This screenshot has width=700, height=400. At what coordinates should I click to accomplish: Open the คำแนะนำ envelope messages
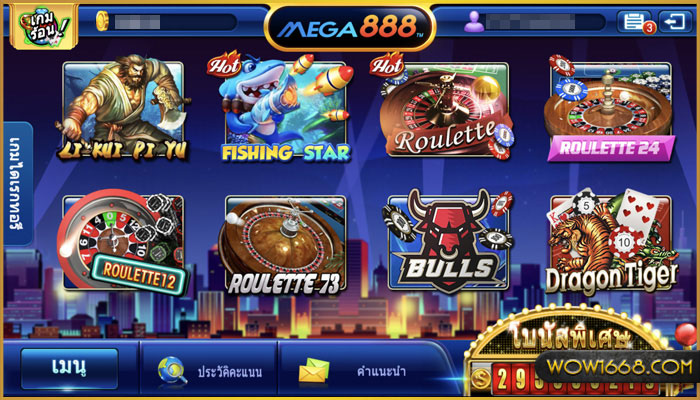345,372
